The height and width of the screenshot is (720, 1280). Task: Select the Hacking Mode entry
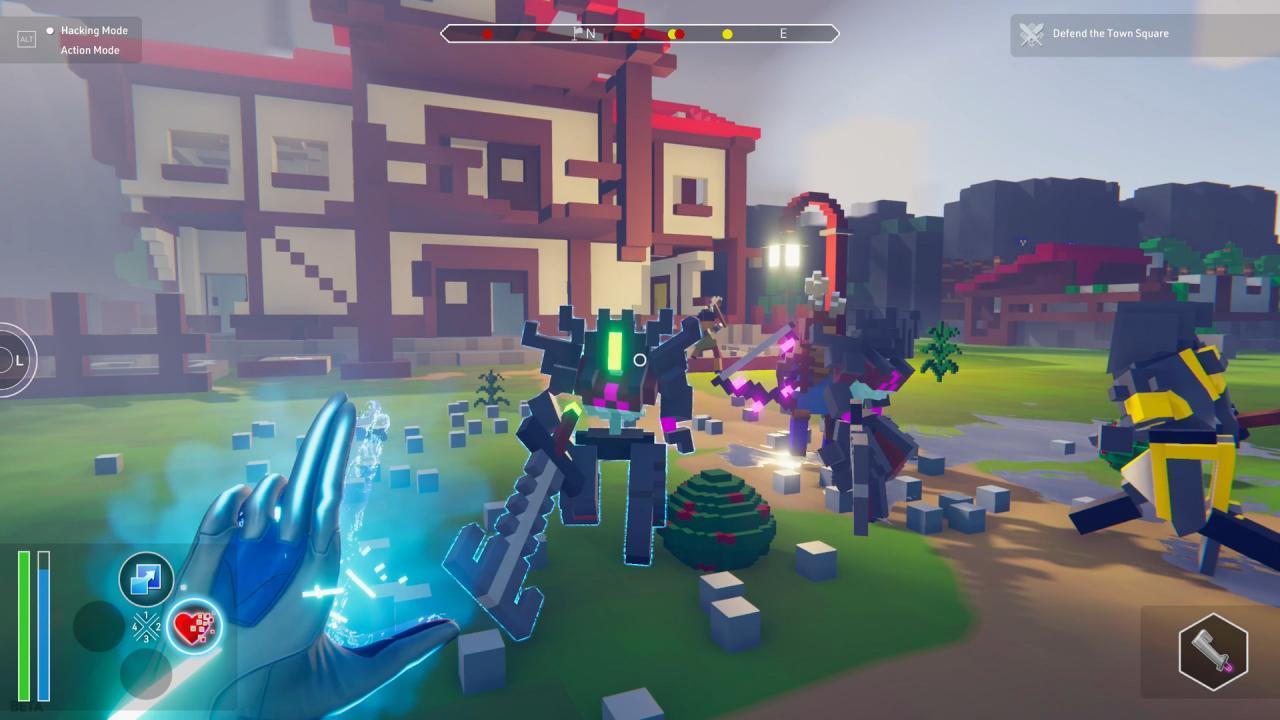(x=96, y=30)
